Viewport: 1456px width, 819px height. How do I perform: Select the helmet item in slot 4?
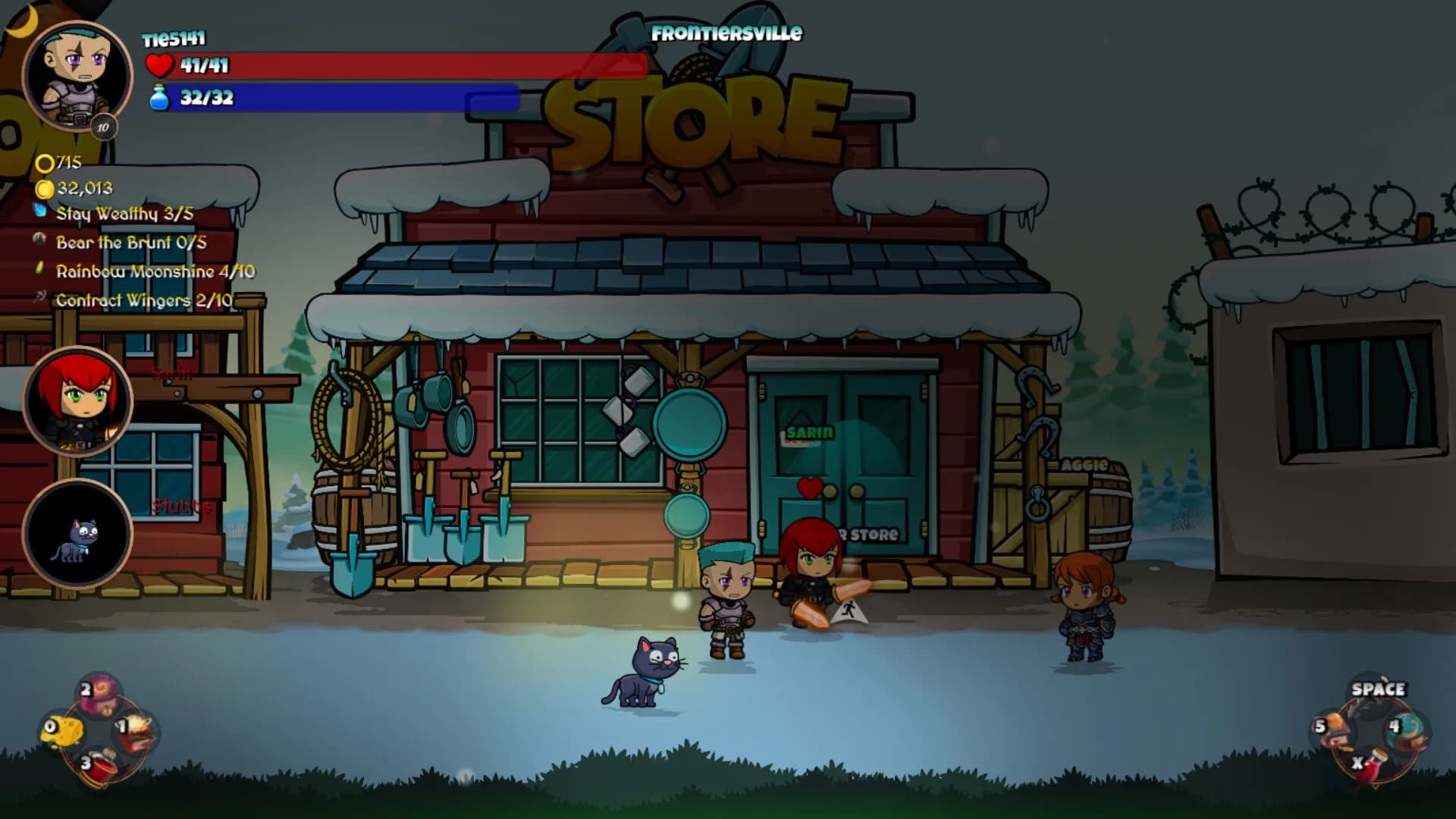tap(1404, 728)
